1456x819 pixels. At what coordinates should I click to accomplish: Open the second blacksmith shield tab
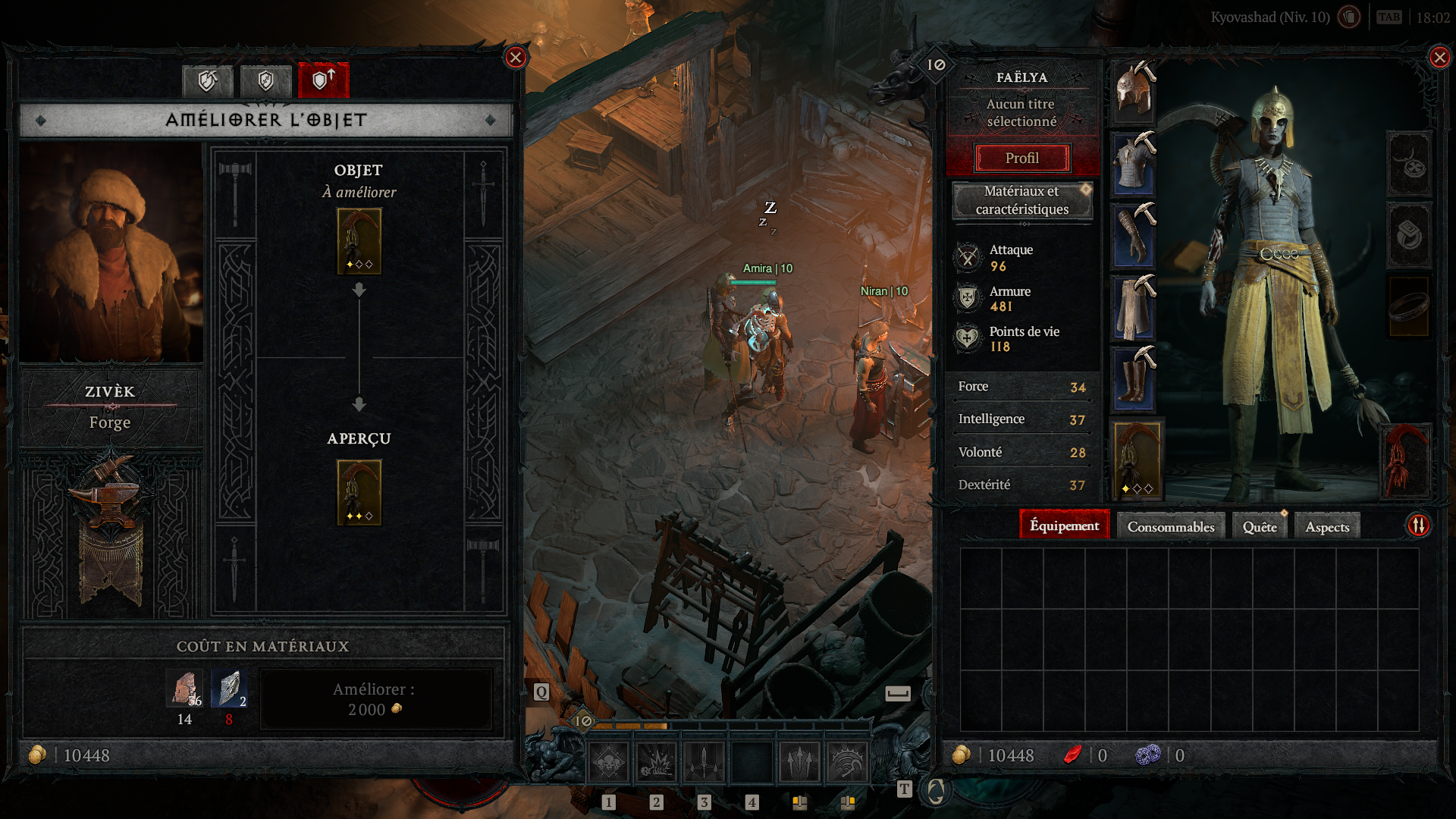pos(265,80)
